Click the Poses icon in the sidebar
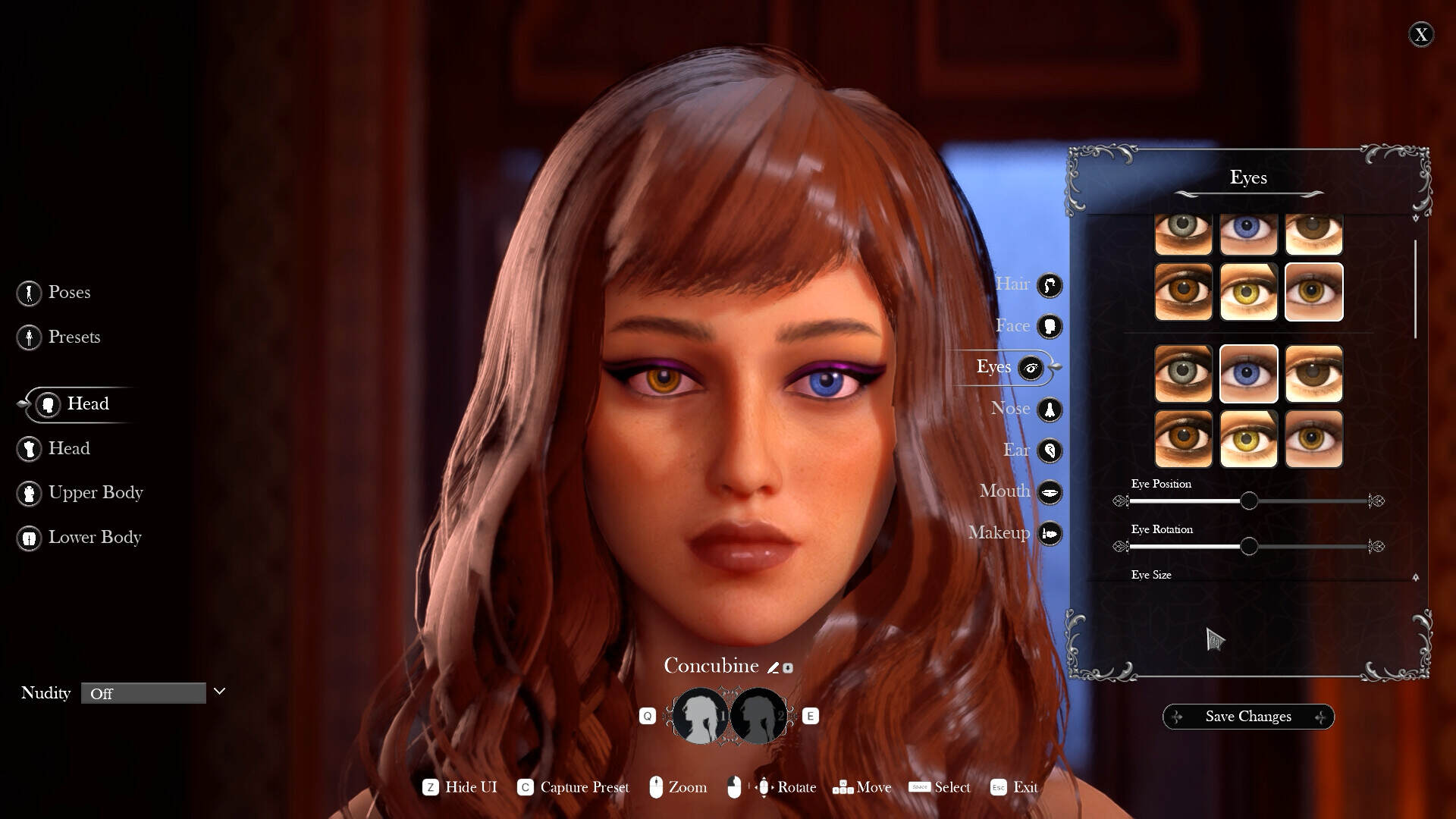 [29, 293]
